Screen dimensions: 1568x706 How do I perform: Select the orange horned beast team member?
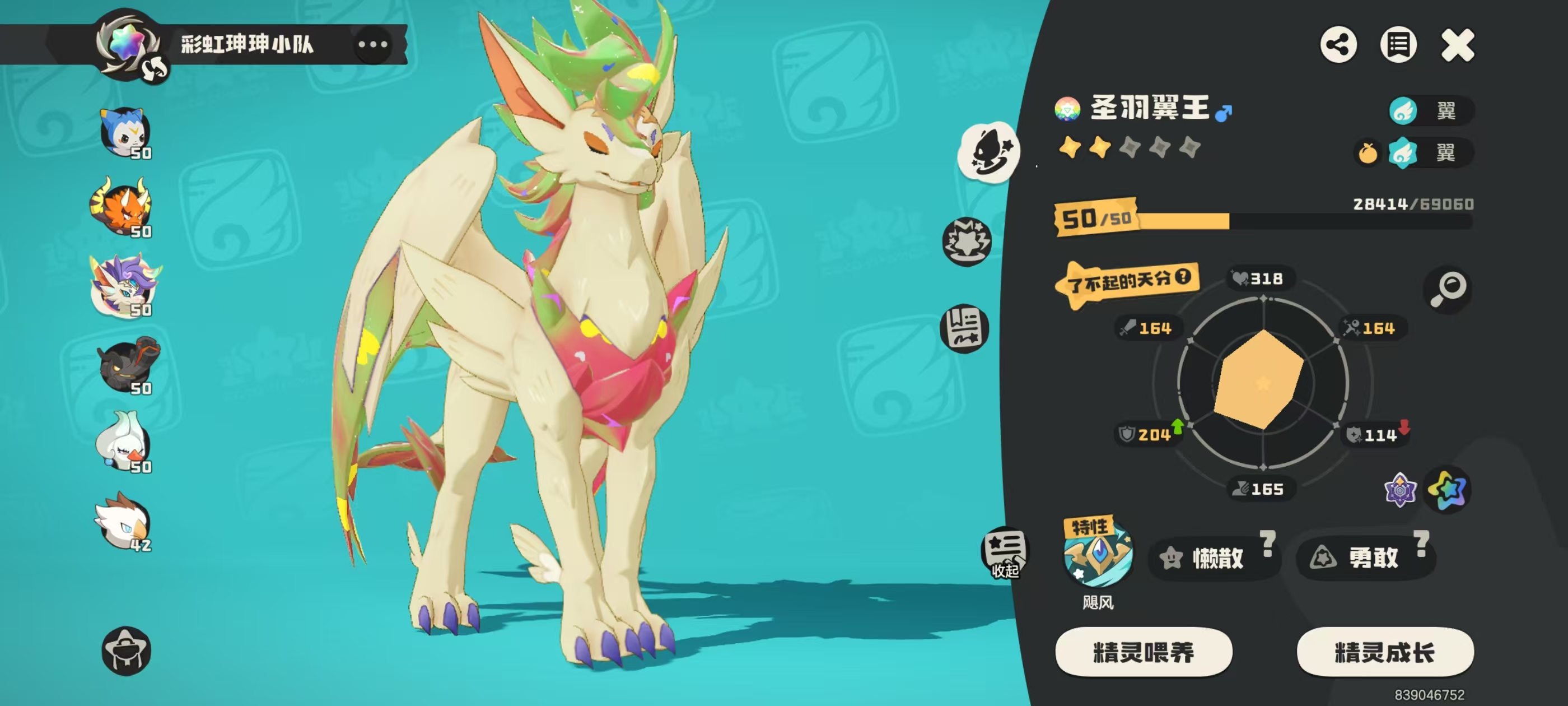(124, 208)
